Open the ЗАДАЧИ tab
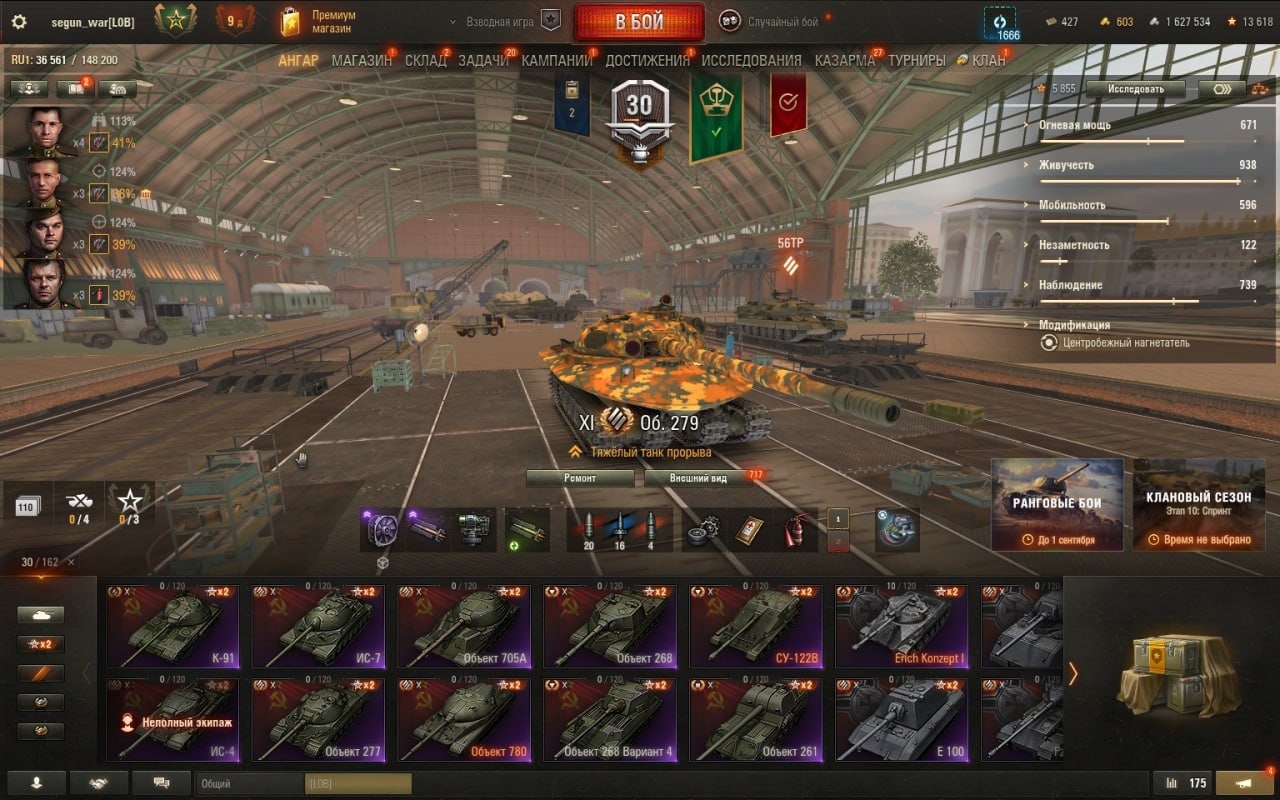The height and width of the screenshot is (800, 1280). tap(483, 60)
